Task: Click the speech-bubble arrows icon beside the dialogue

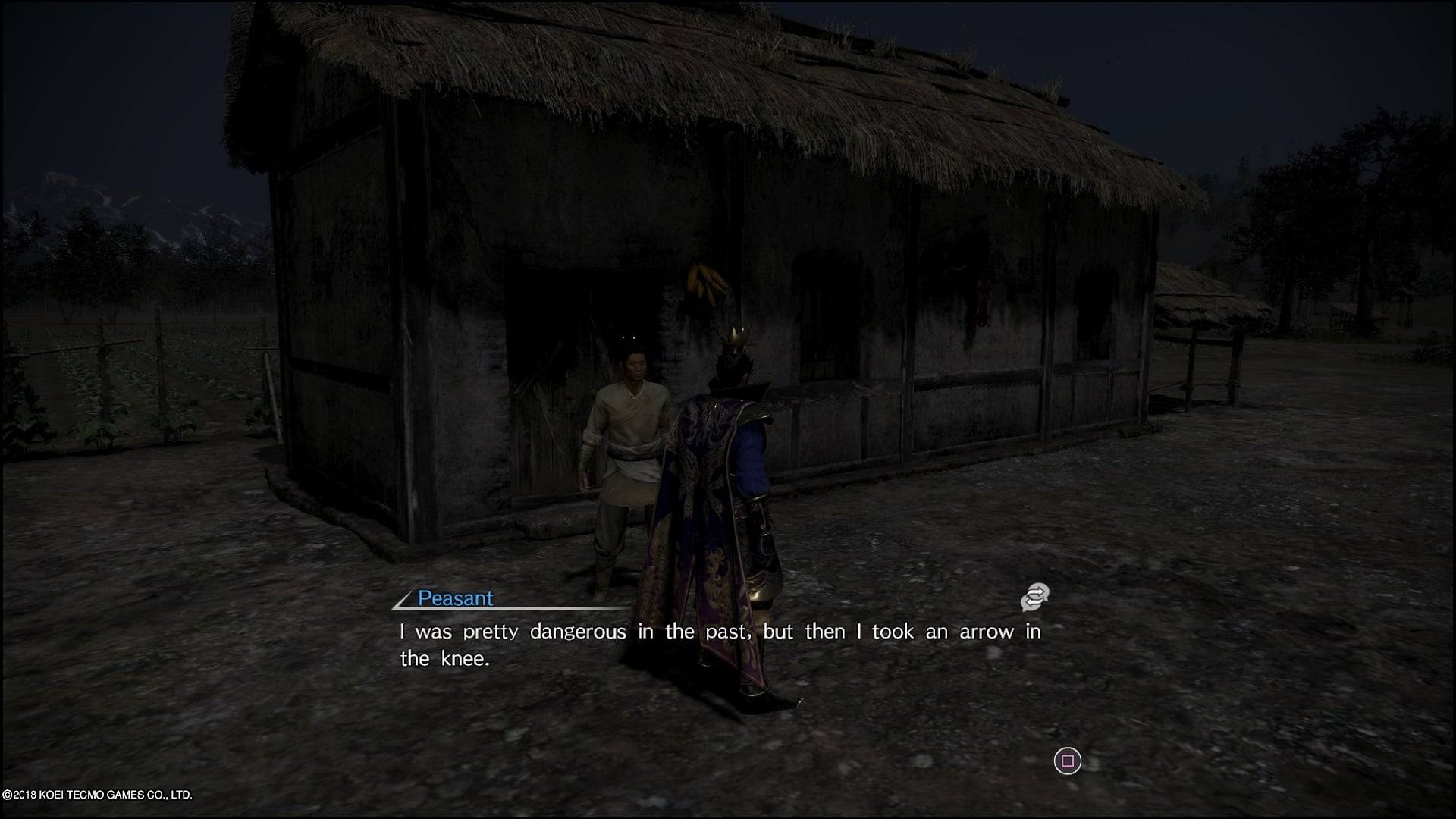Action: pos(1034,598)
